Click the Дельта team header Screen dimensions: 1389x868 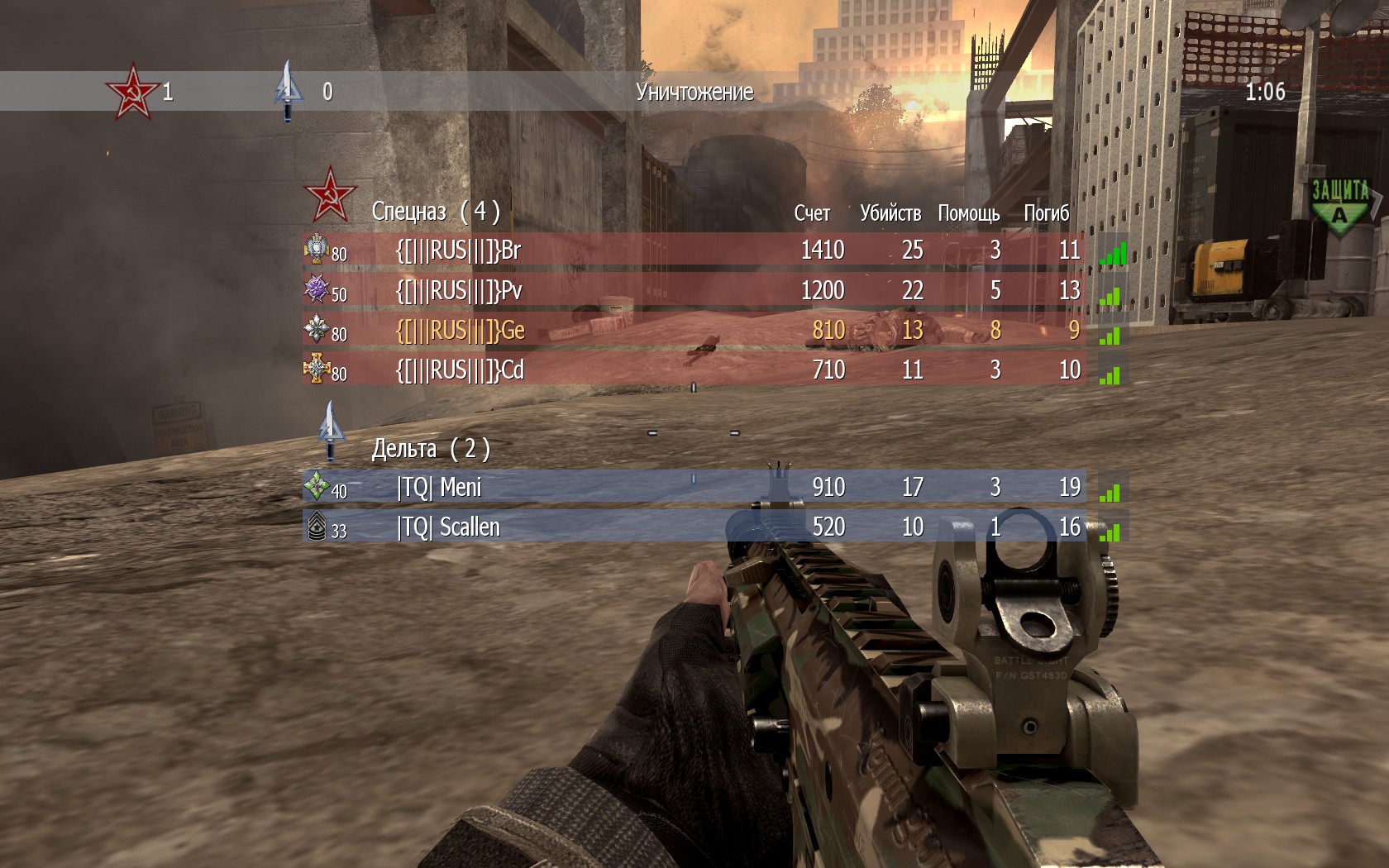point(430,449)
